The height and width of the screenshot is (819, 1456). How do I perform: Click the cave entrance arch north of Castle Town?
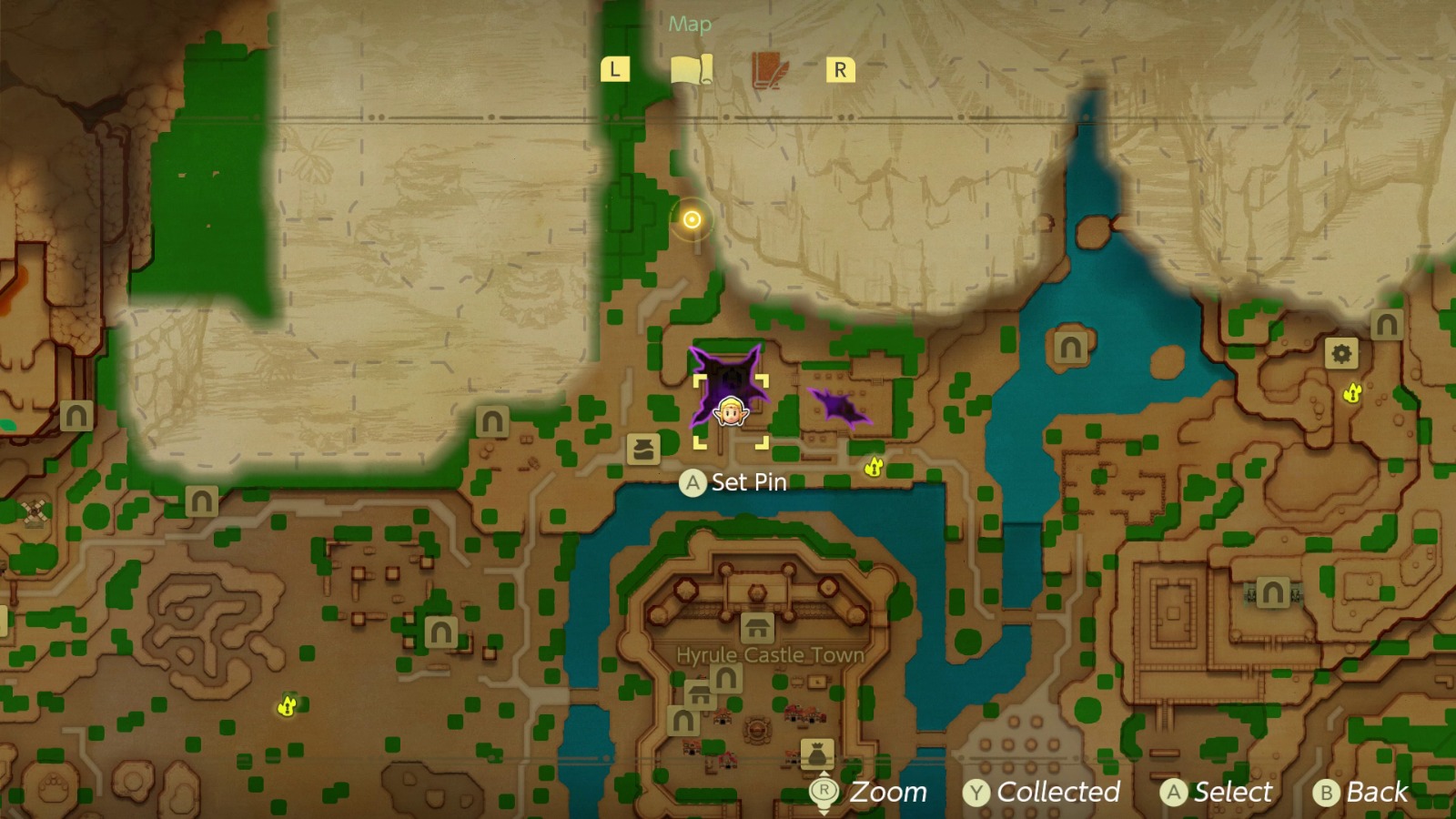[491, 420]
